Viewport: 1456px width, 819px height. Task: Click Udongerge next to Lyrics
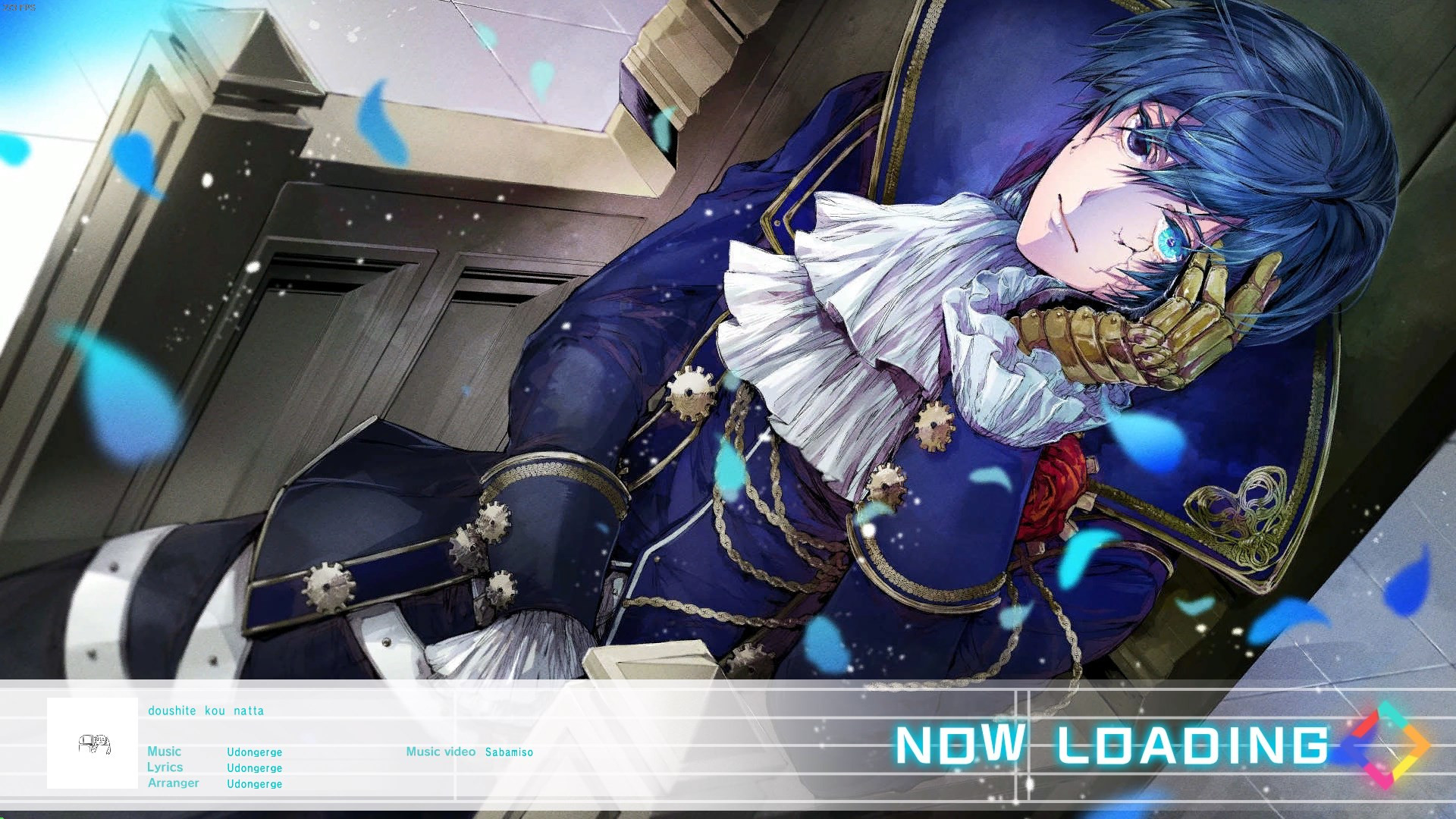254,767
